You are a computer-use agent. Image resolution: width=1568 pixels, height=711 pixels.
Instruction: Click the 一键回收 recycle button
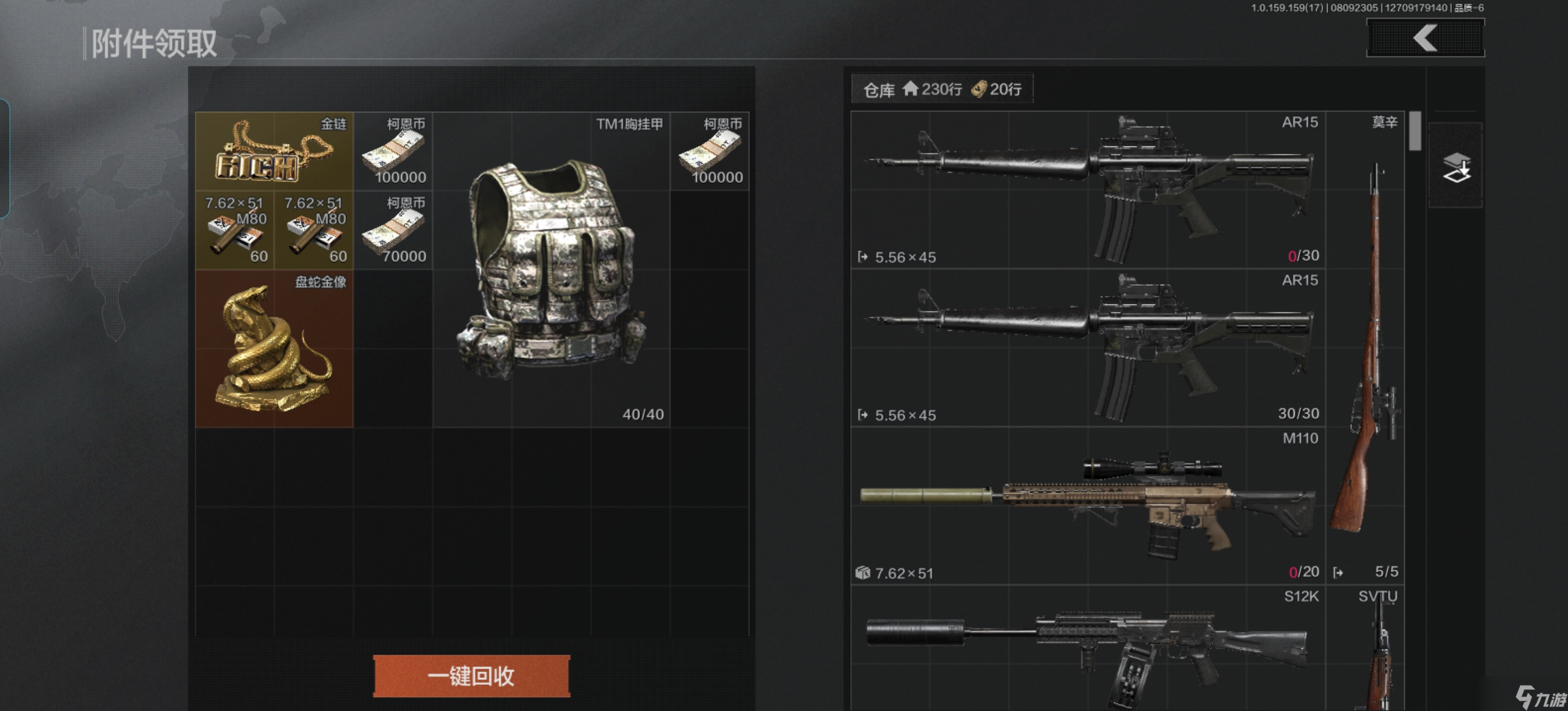[471, 676]
